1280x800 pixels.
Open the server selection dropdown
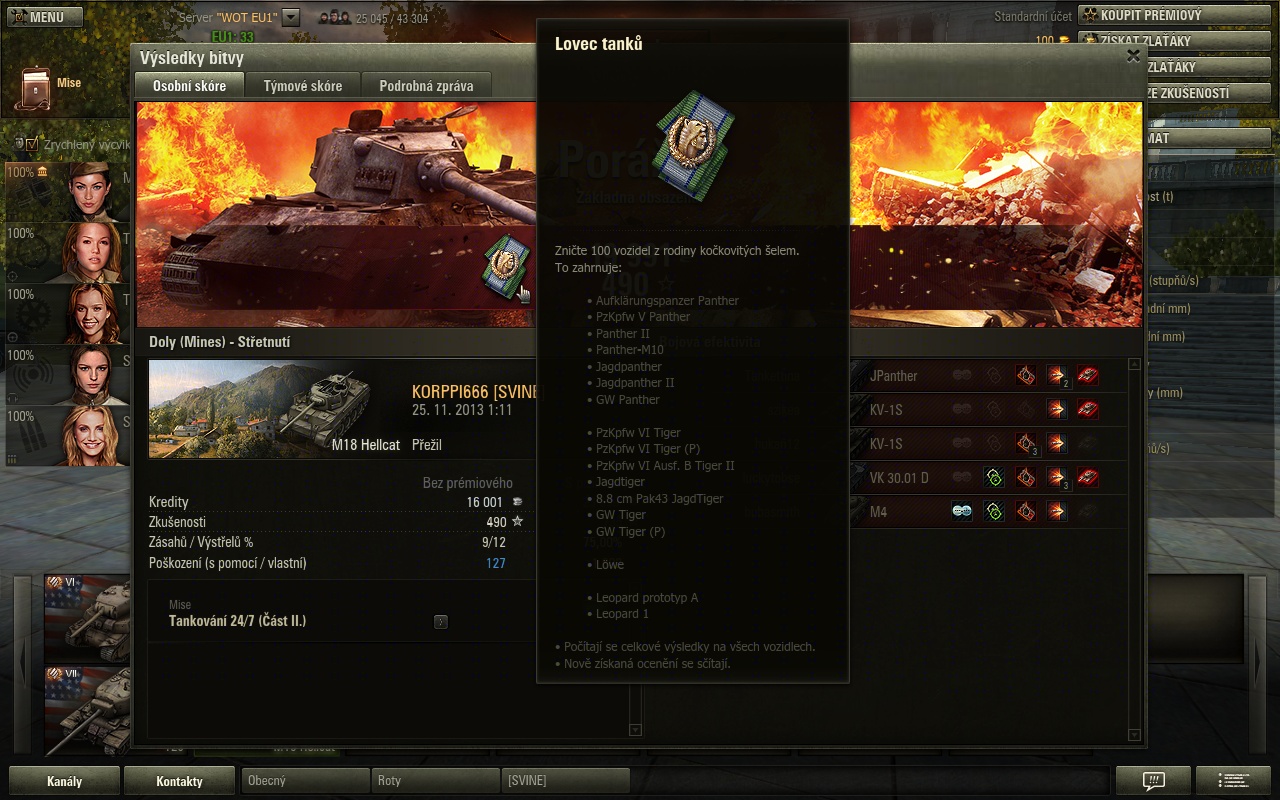291,17
